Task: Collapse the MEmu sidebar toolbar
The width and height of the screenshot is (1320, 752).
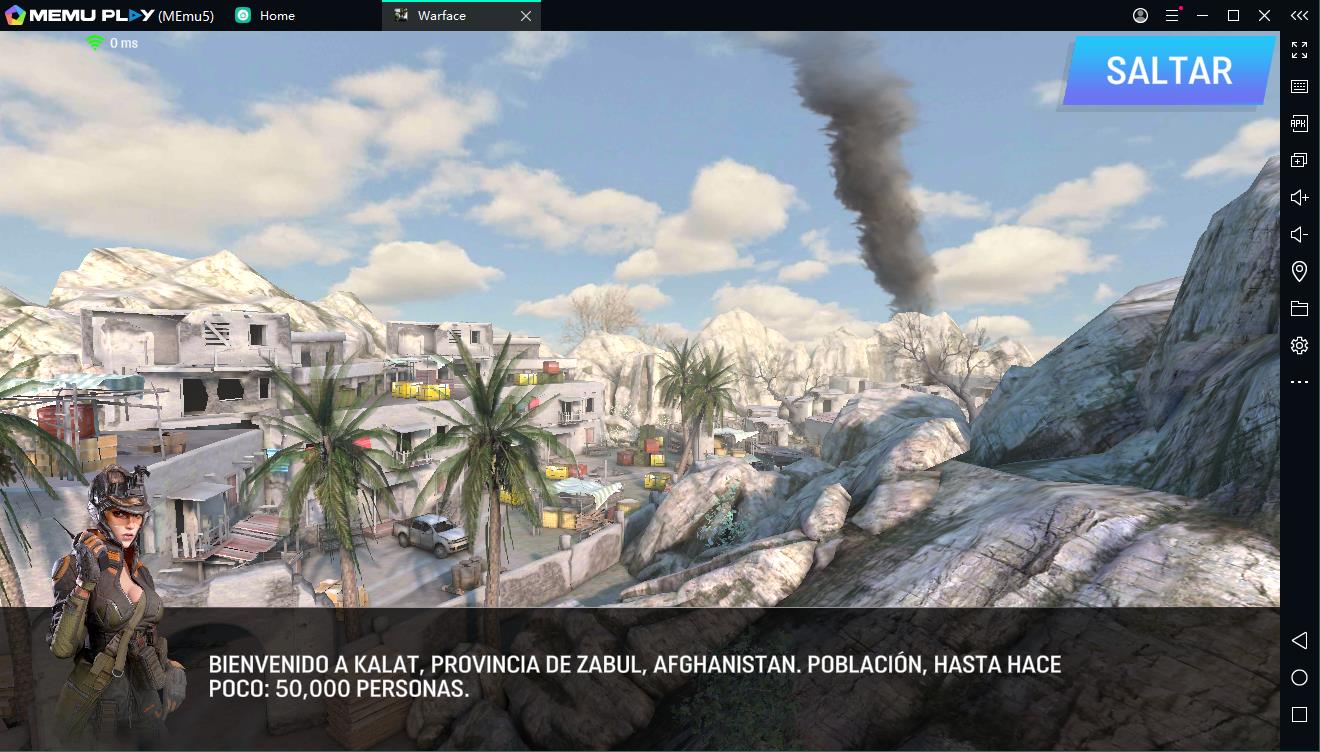Action: pyautogui.click(x=1299, y=15)
